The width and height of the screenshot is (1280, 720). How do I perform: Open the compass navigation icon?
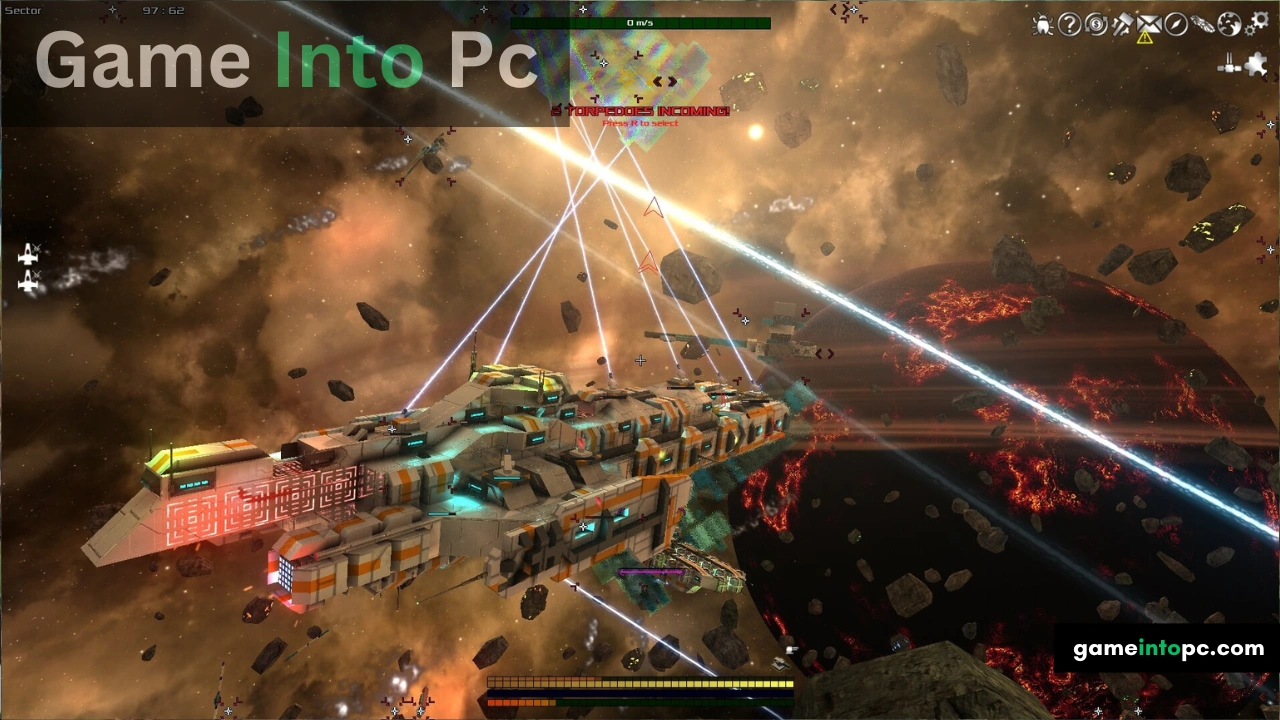point(1175,25)
